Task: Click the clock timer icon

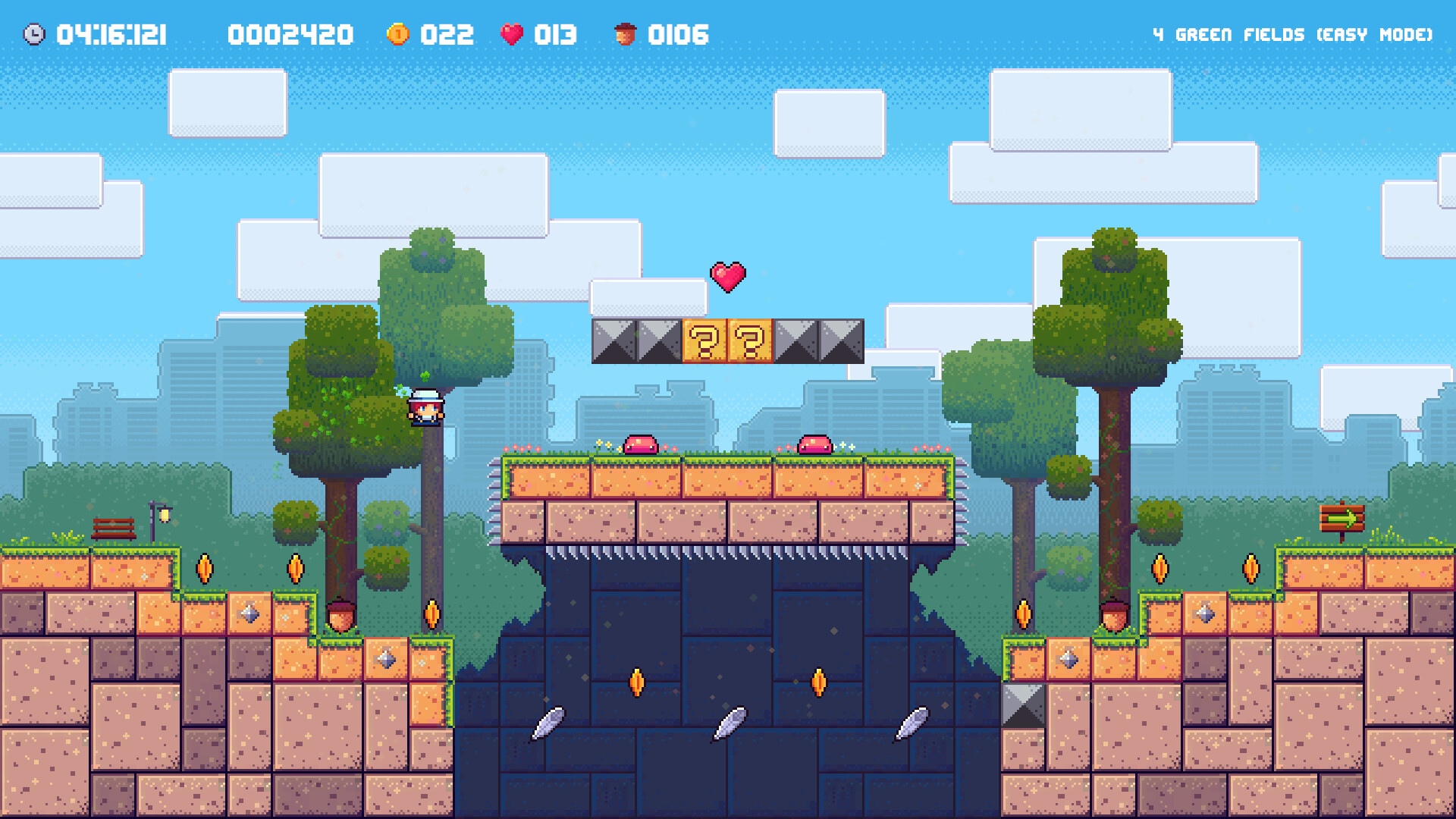Action: click(33, 33)
